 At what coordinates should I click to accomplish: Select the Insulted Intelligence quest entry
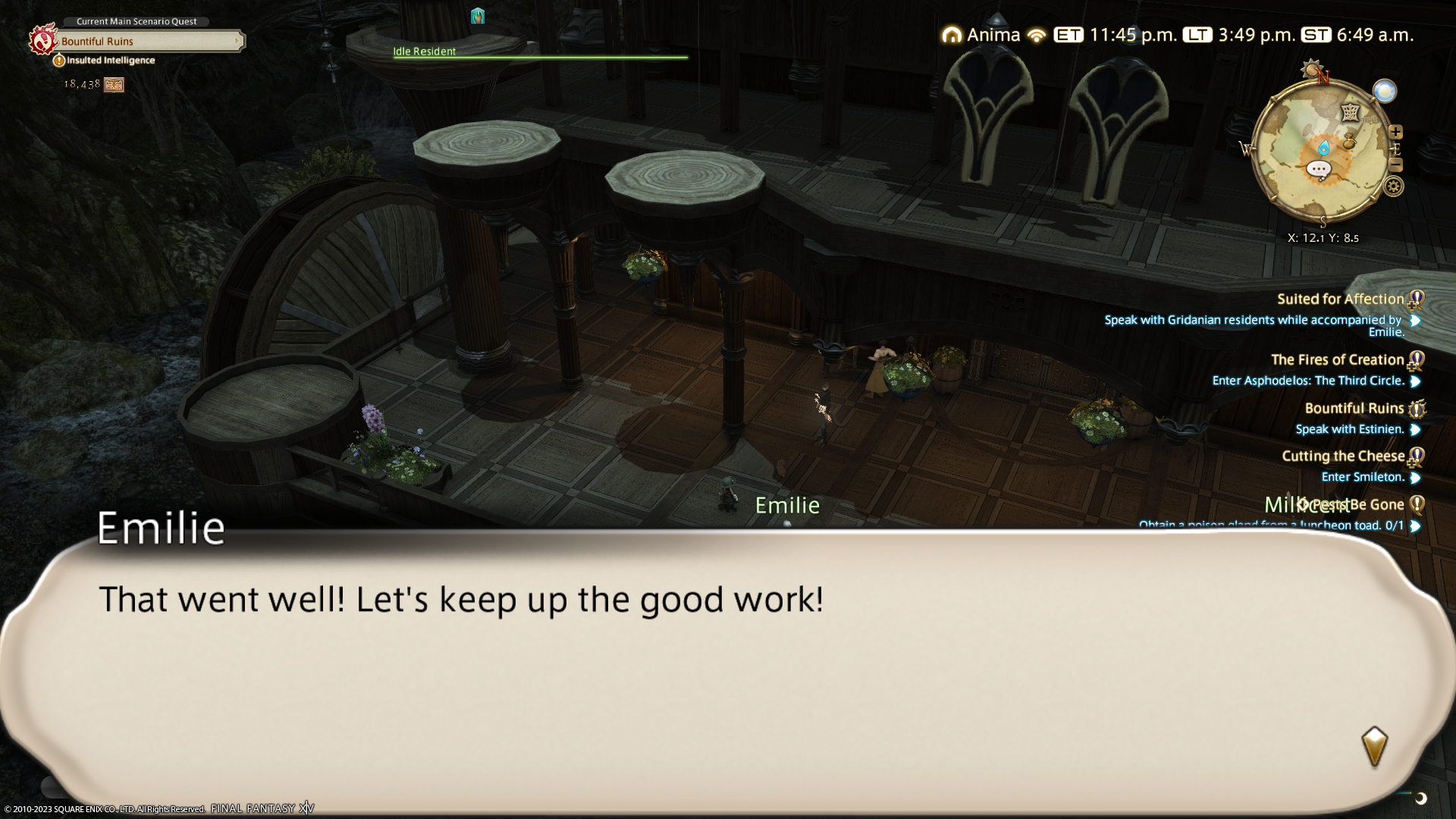(x=111, y=61)
